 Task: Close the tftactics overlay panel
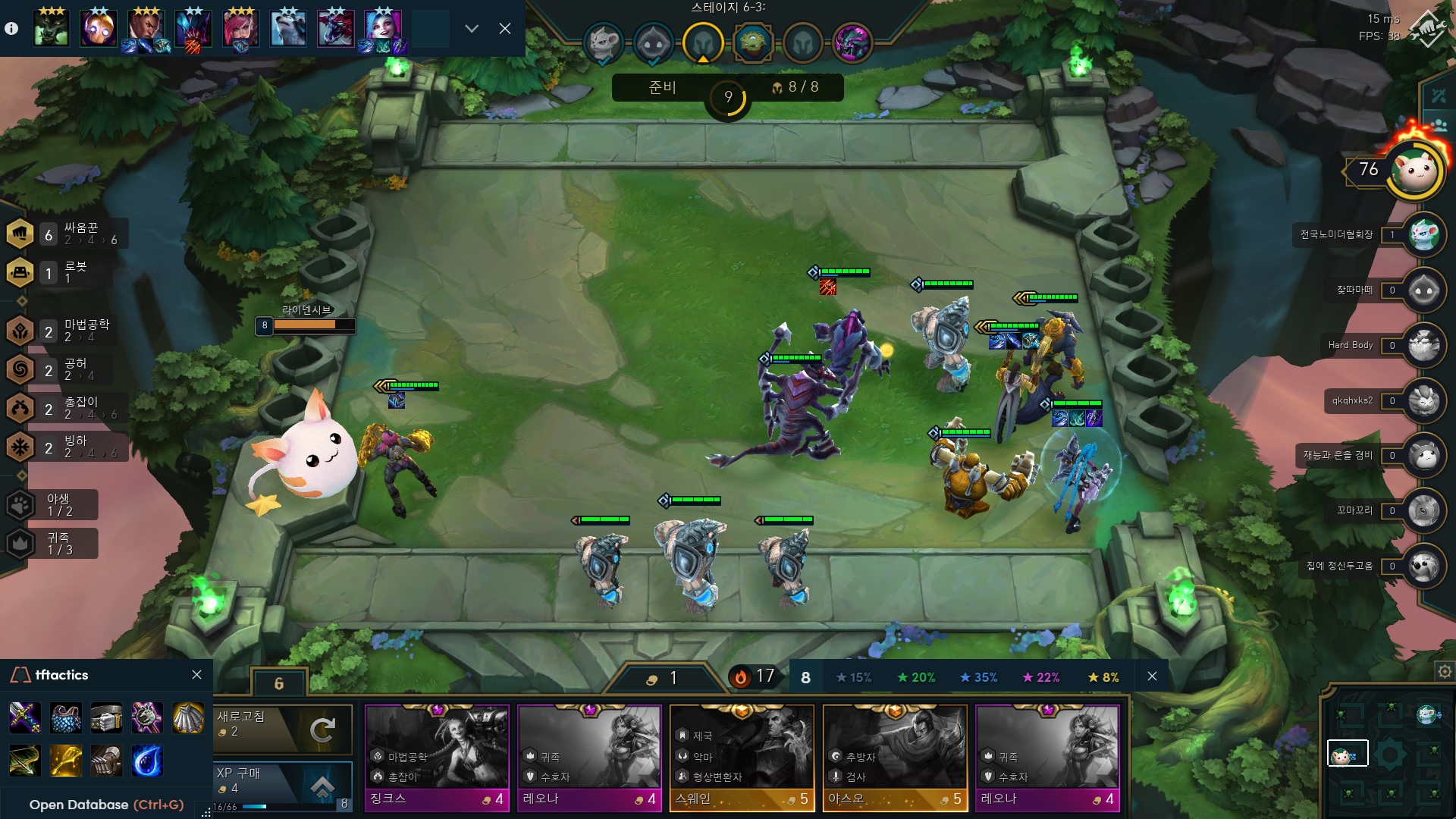pos(197,675)
